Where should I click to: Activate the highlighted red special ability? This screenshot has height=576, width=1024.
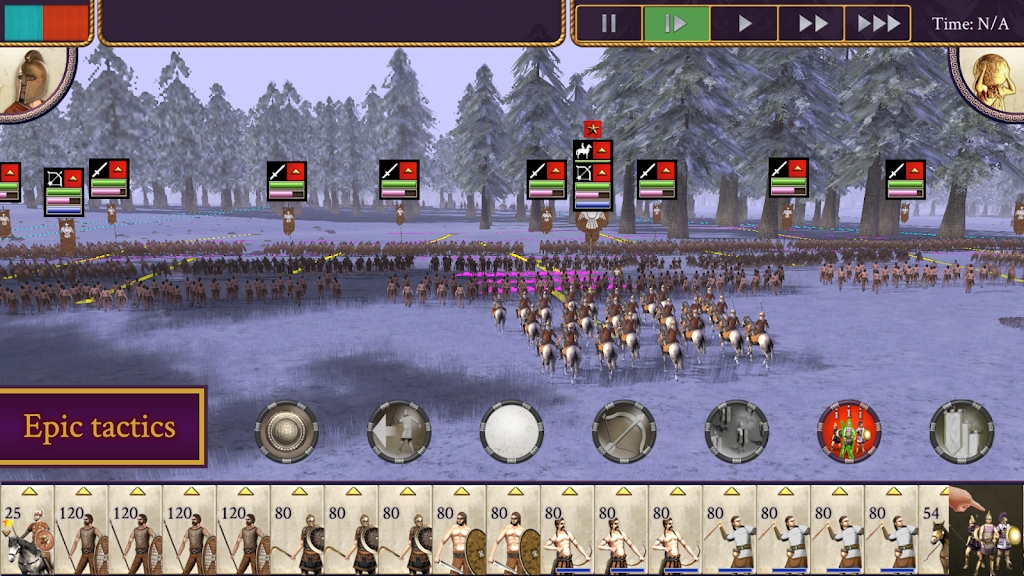(x=849, y=431)
